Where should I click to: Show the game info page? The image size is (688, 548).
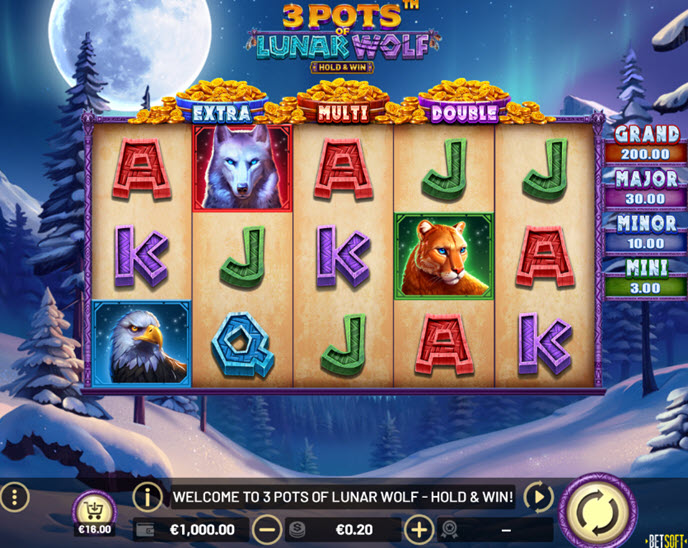148,496
